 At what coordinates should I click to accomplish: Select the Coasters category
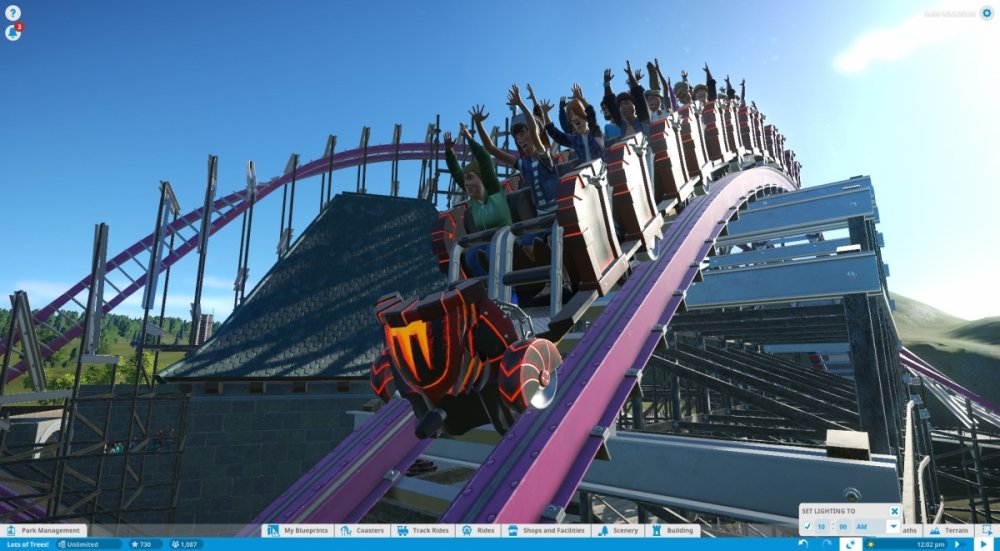pyautogui.click(x=365, y=531)
